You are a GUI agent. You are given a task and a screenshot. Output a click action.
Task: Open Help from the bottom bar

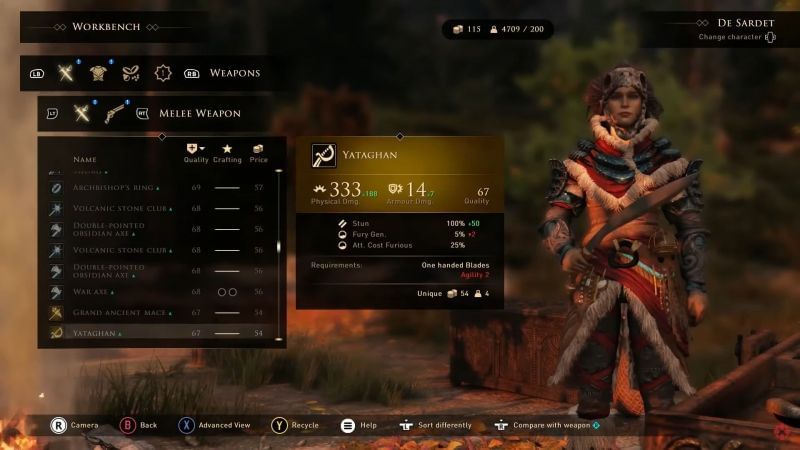coord(359,425)
